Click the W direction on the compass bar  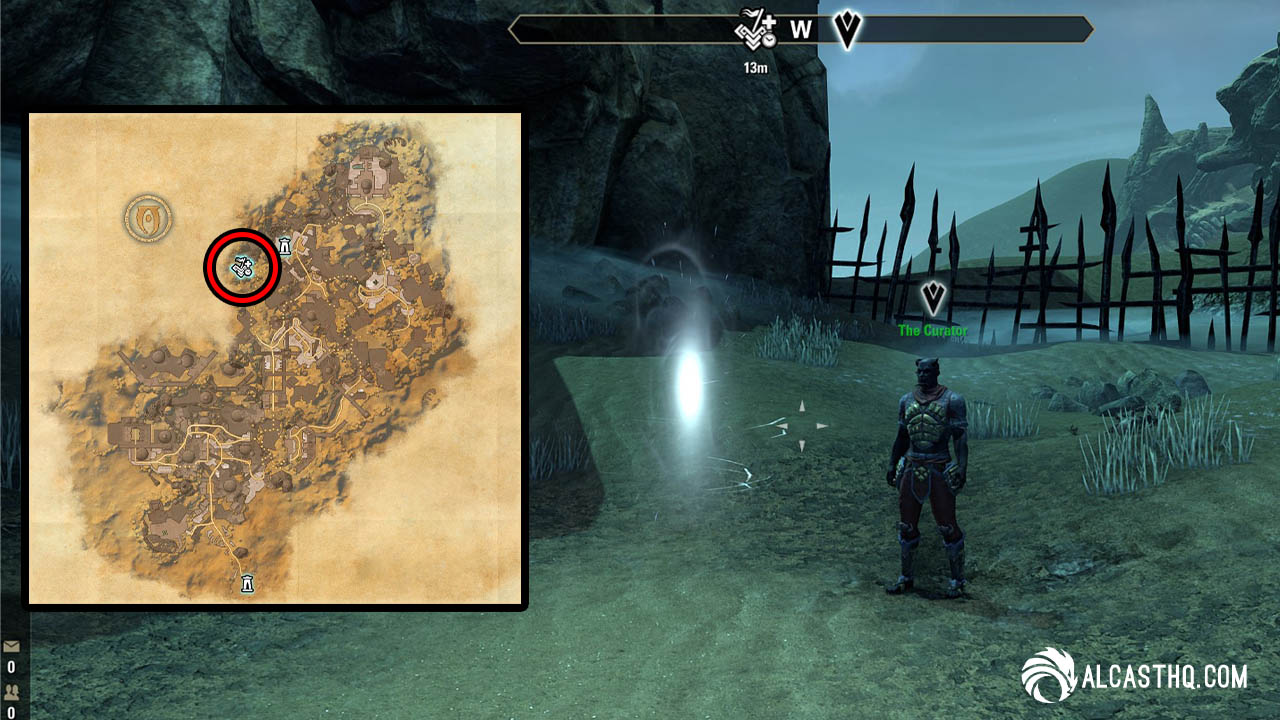point(800,30)
